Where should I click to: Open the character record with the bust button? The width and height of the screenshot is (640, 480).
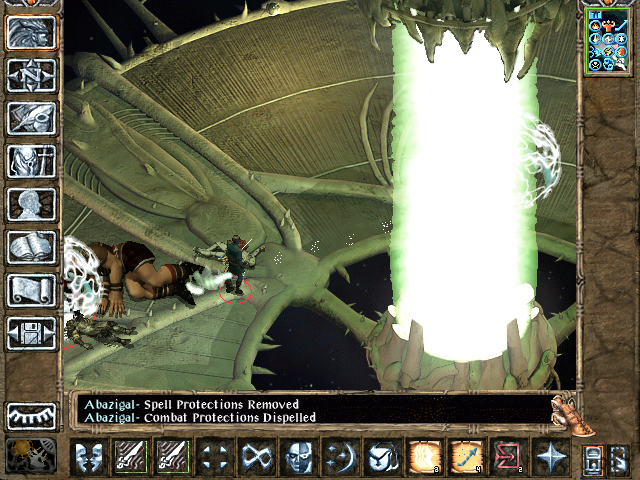pos(31,204)
